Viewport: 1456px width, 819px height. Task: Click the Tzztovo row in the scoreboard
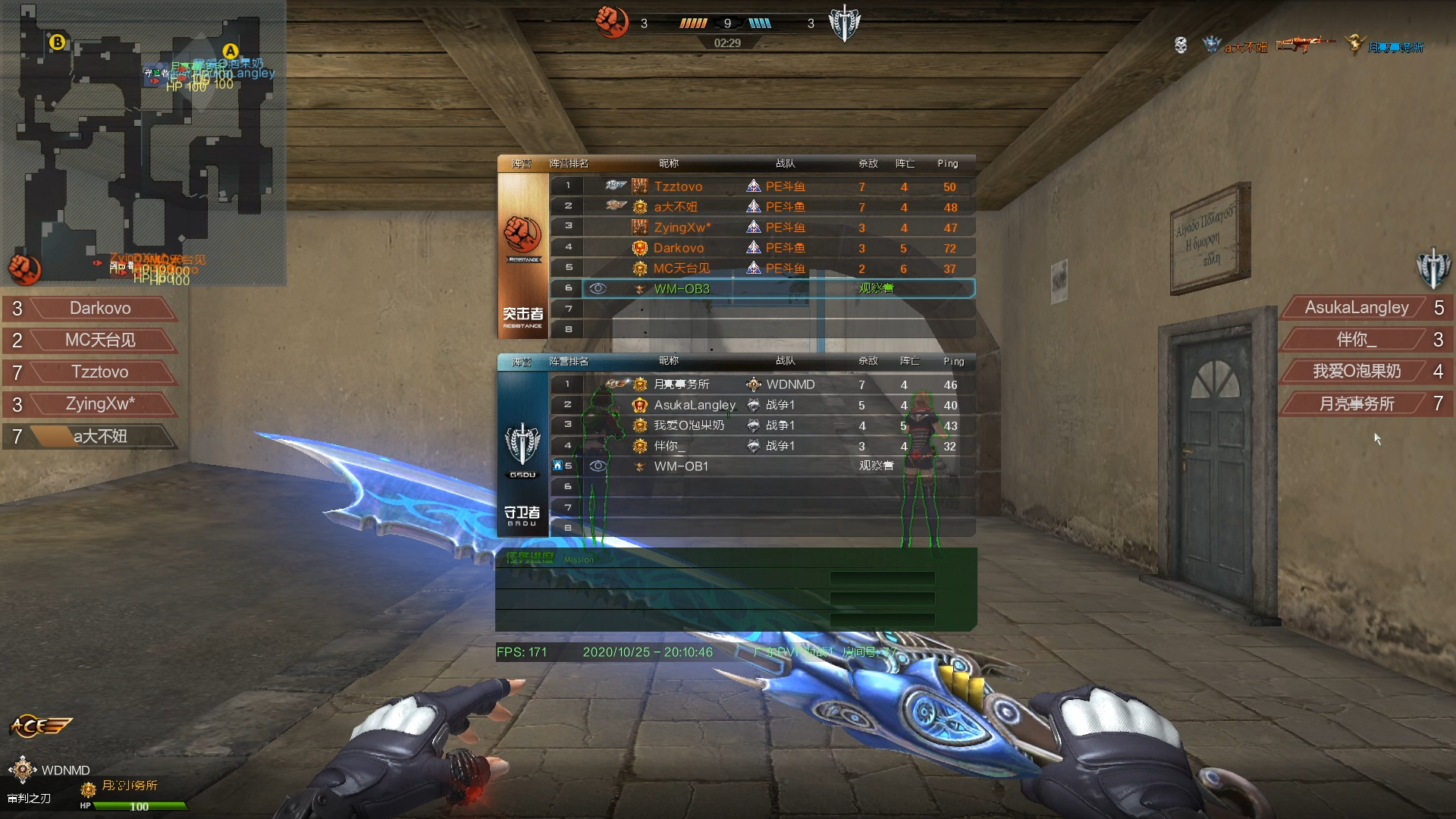tap(762, 187)
